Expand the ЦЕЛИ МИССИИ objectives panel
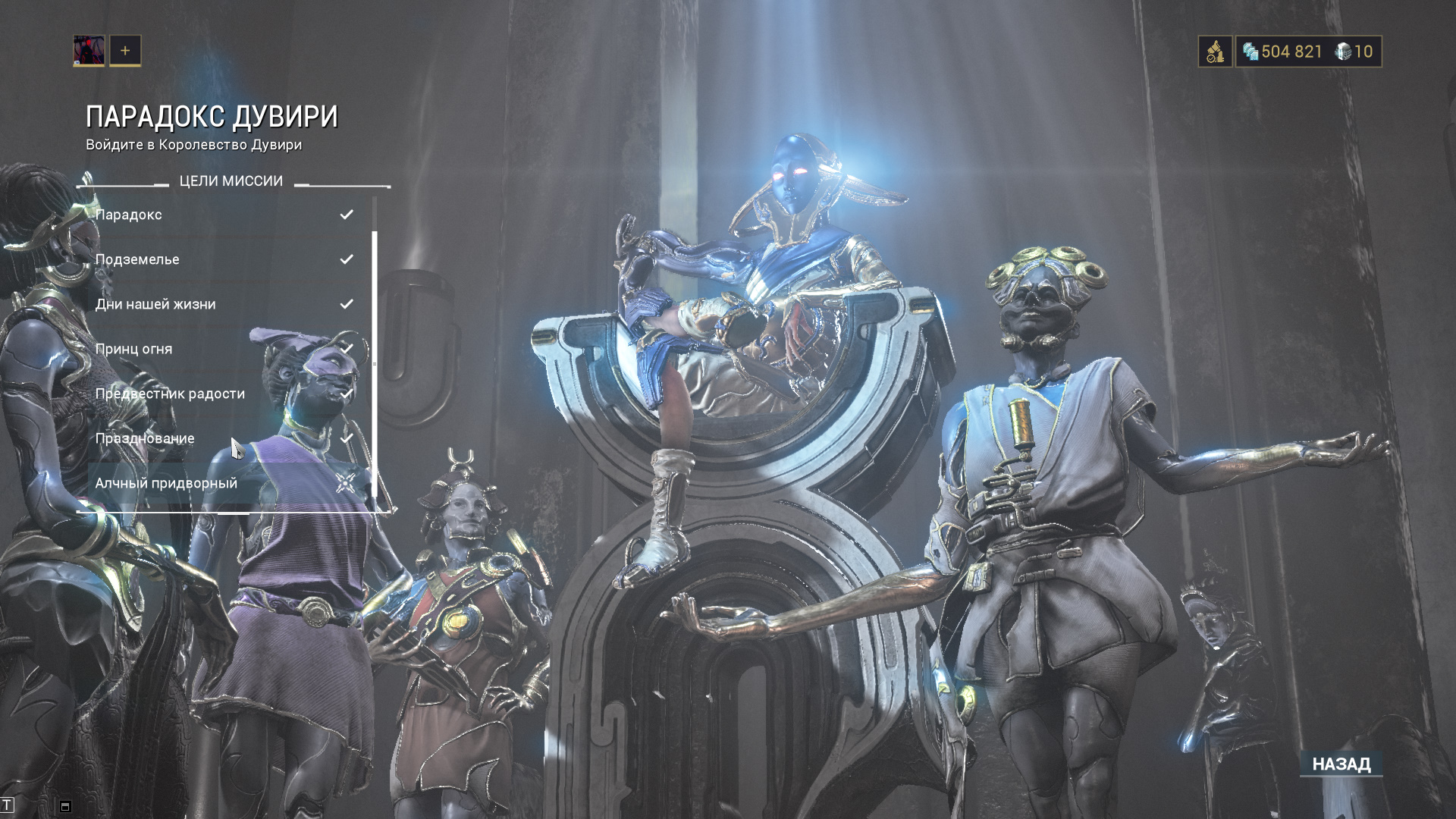 click(231, 180)
